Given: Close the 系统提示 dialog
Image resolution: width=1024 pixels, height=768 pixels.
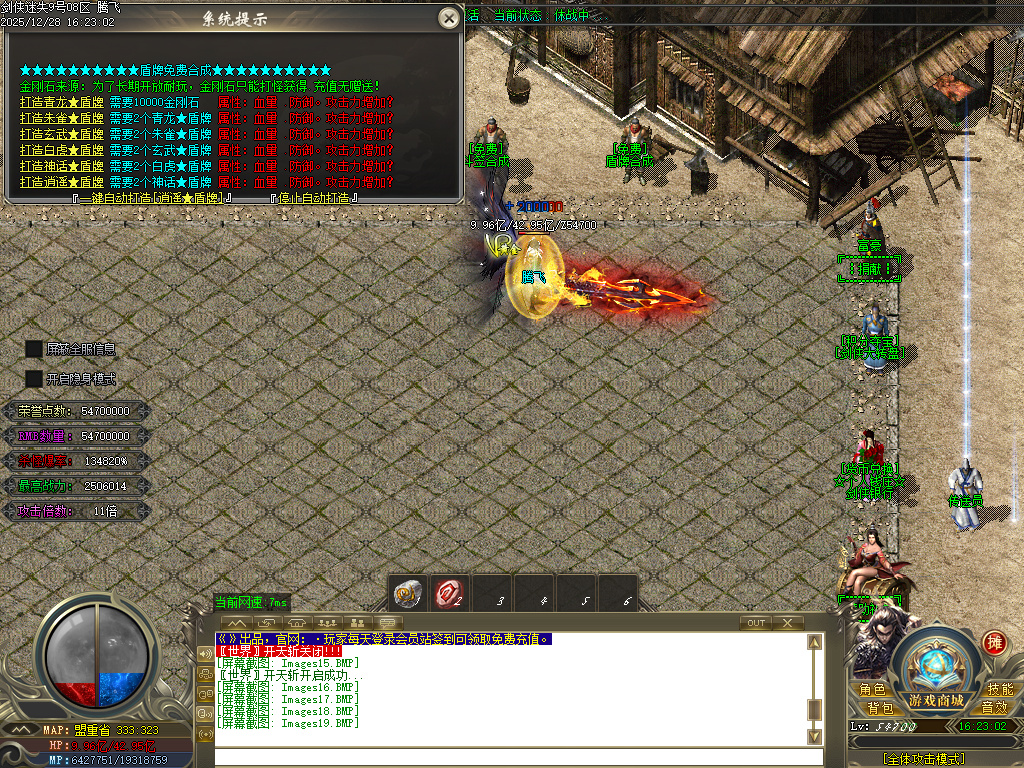Looking at the screenshot, I should pos(449,18).
